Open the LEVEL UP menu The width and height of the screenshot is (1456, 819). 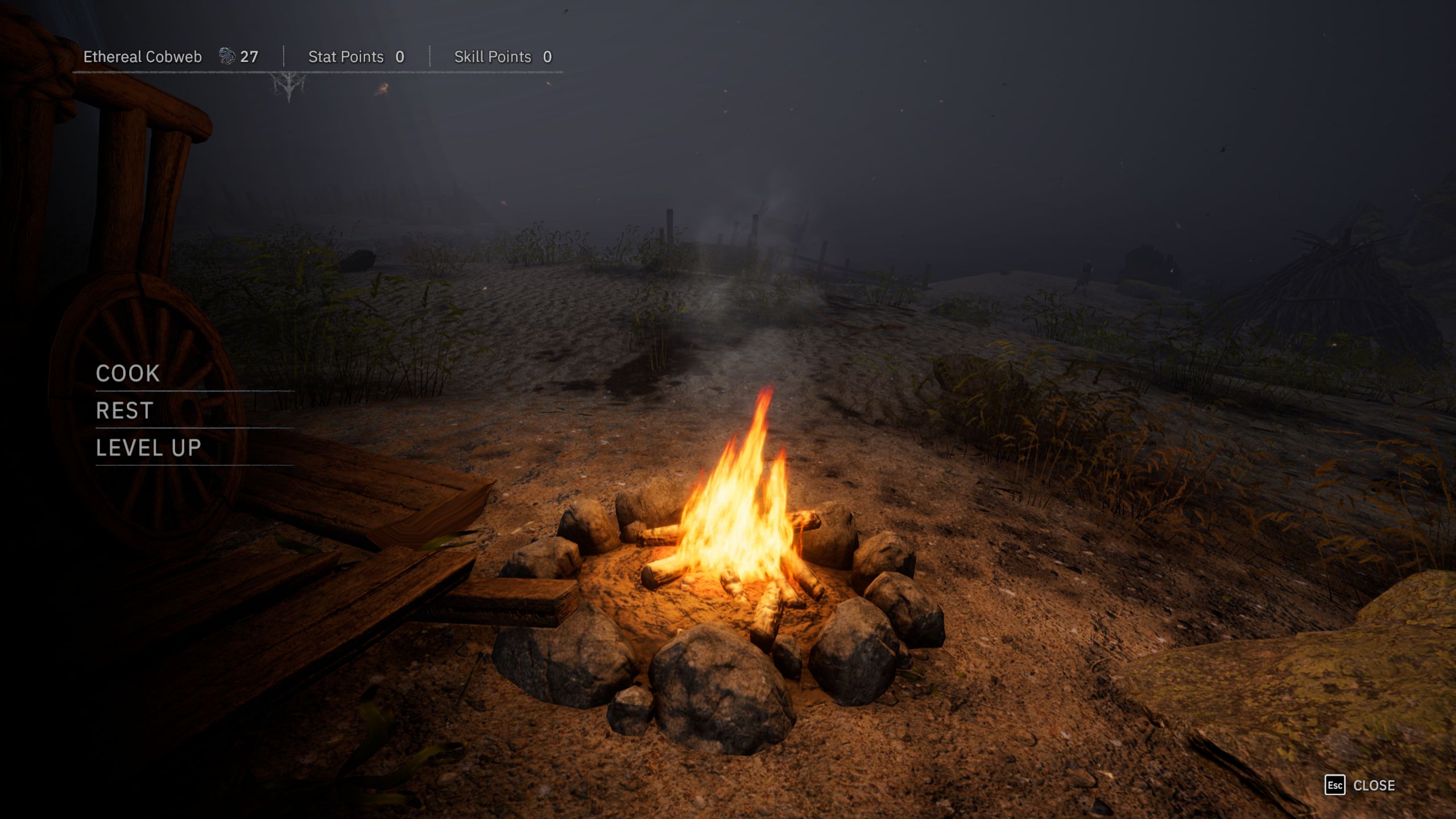(x=148, y=448)
